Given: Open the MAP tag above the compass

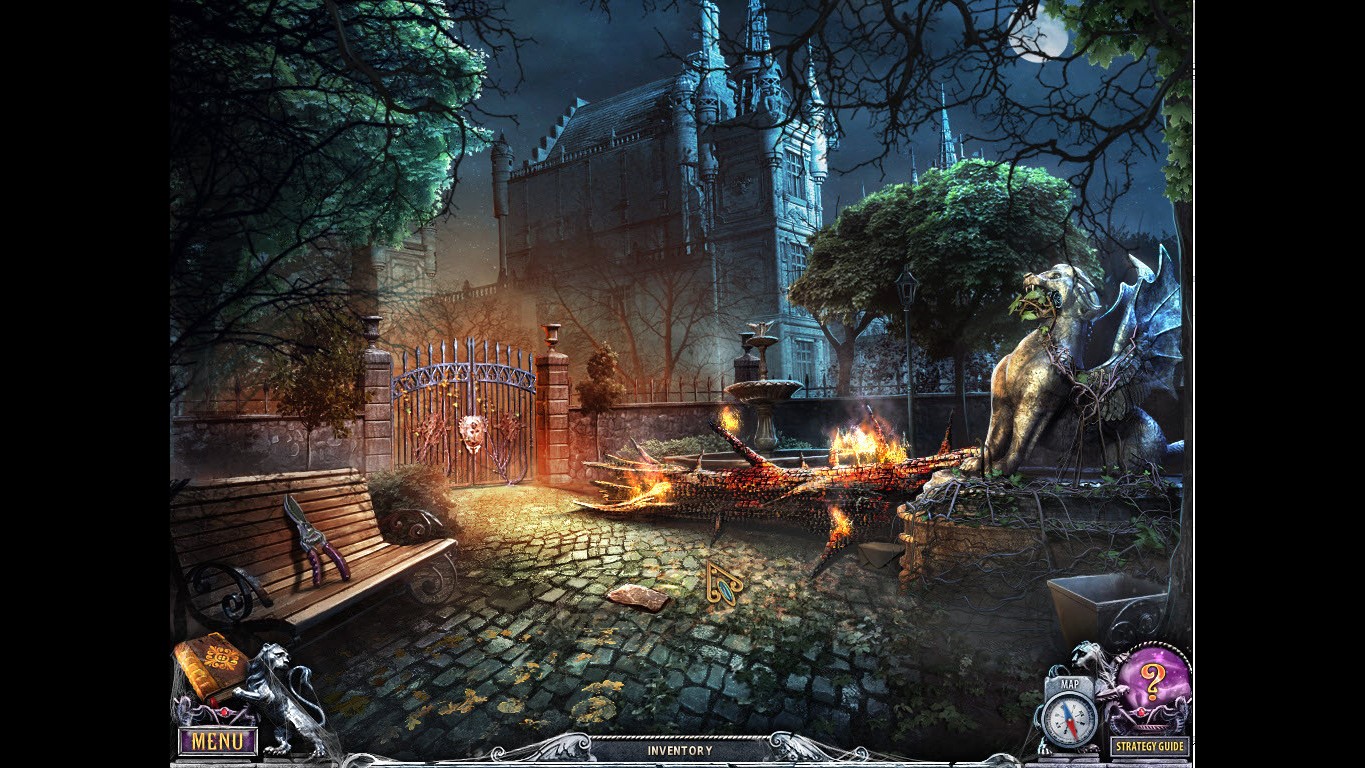Looking at the screenshot, I should tap(1068, 684).
